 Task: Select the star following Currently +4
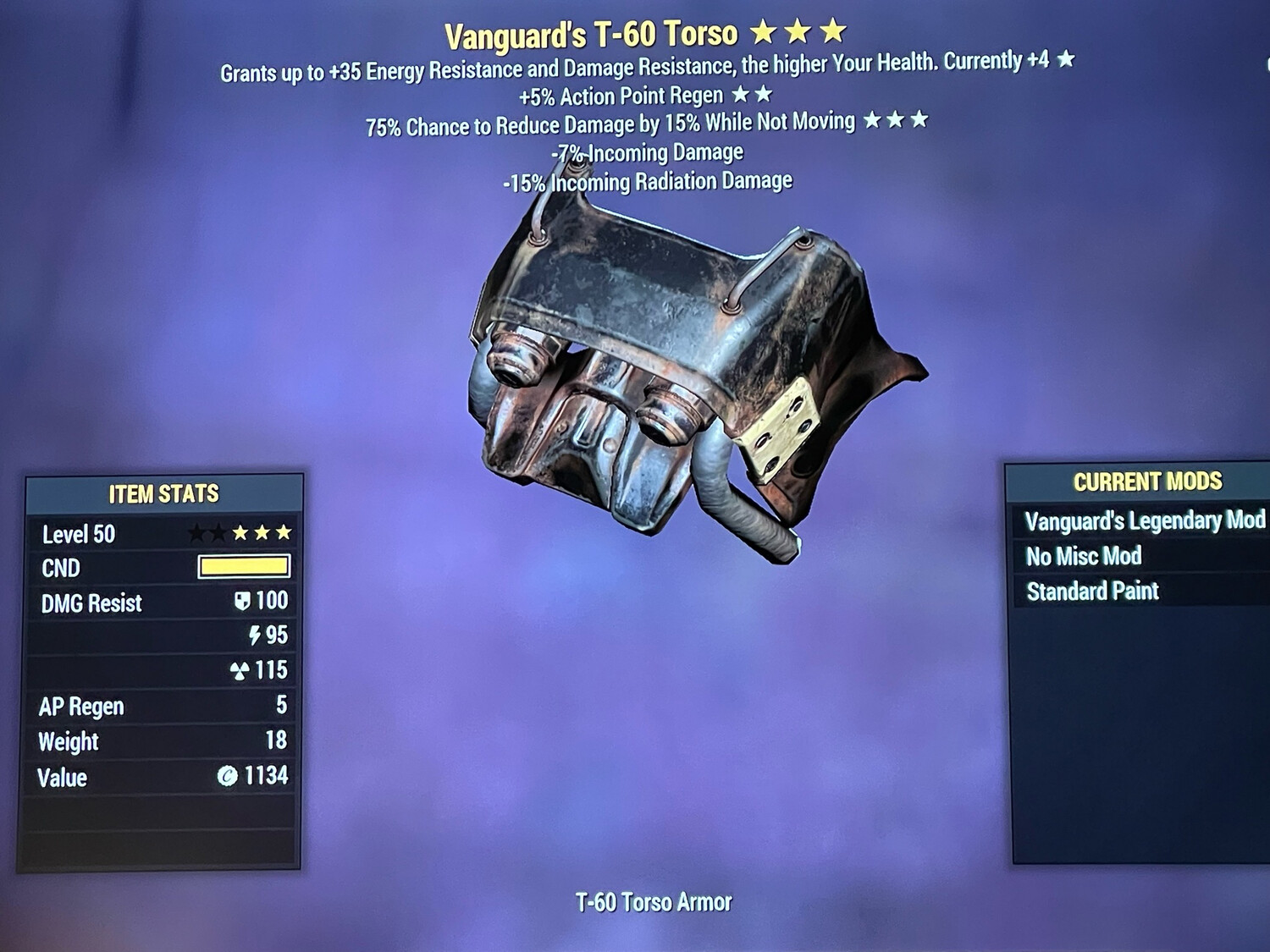tap(1065, 61)
